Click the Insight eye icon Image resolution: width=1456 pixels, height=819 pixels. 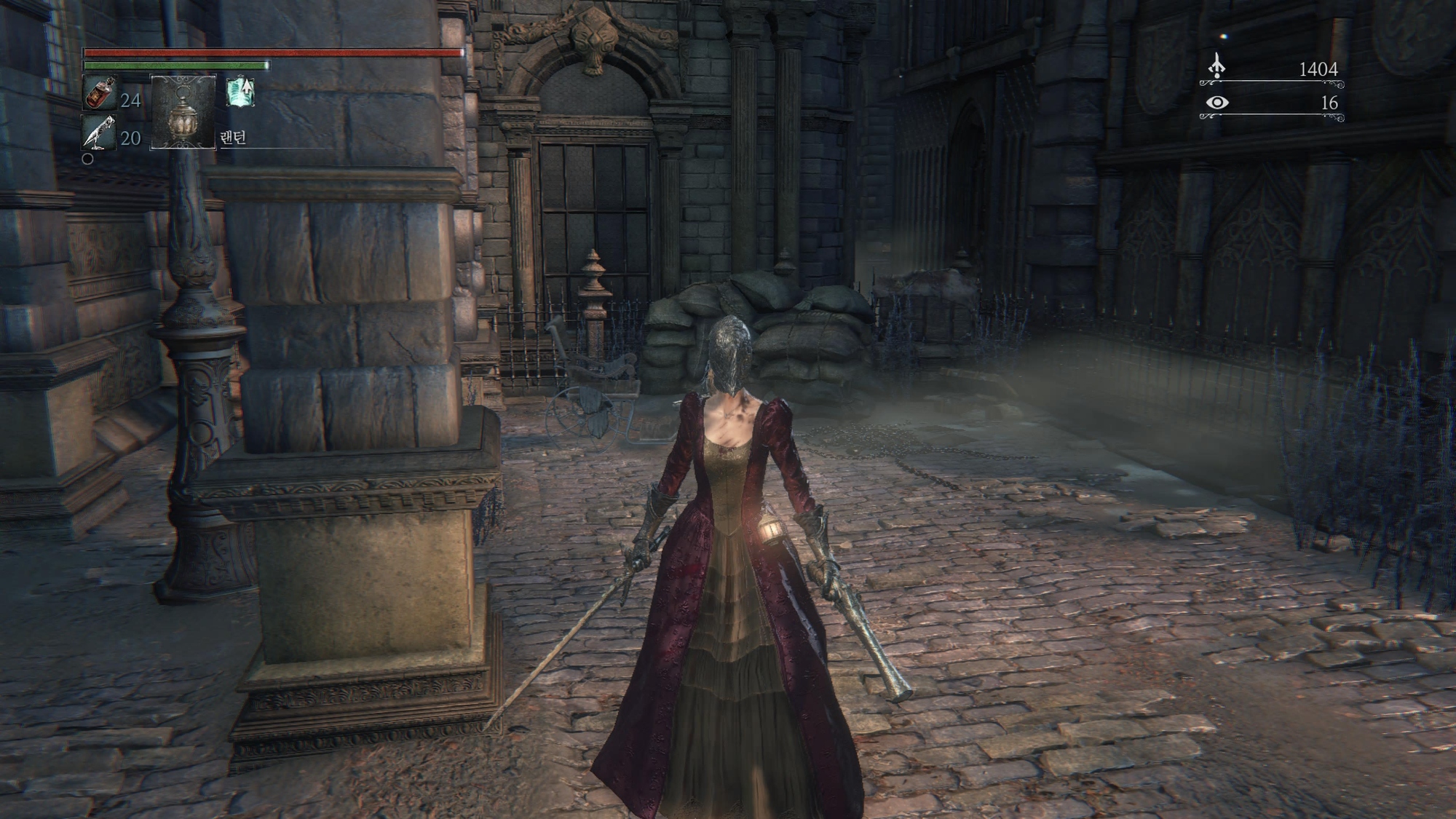tap(1216, 103)
